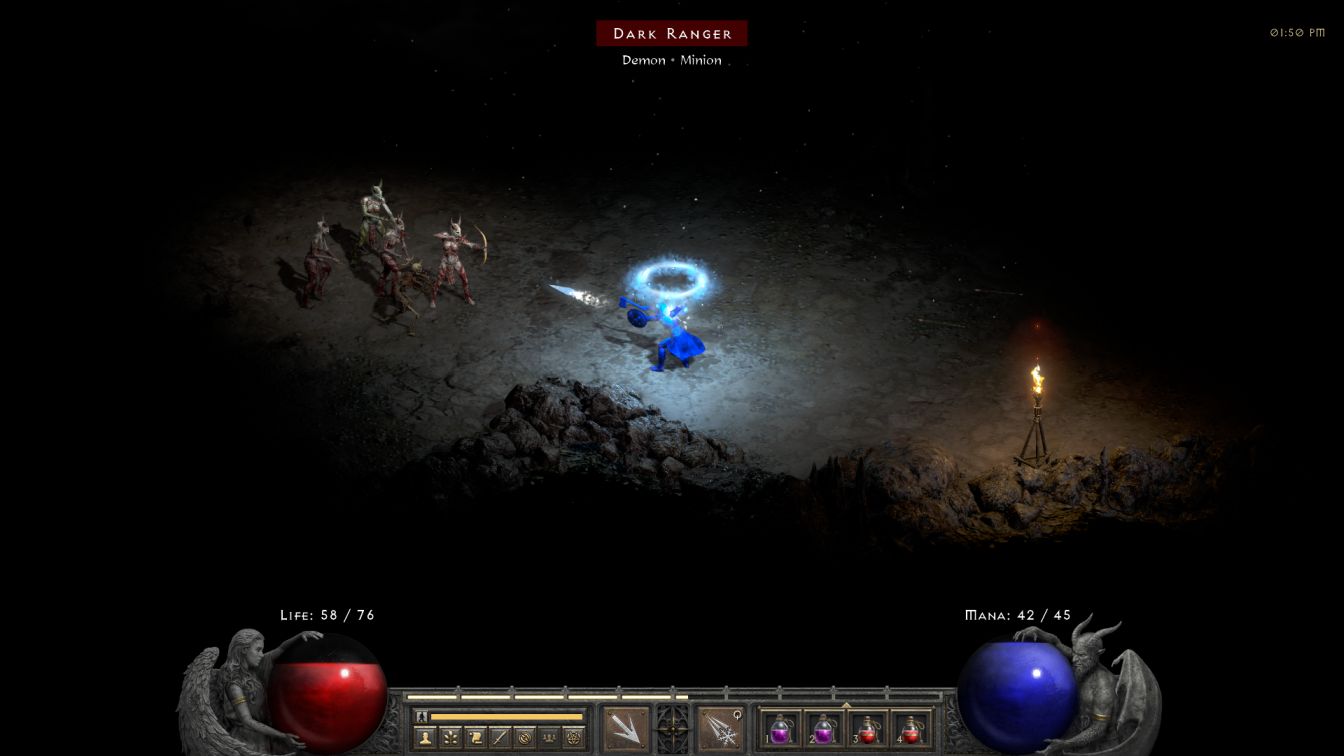The height and width of the screenshot is (756, 1344).
Task: Open the party screen people icon
Action: coord(549,738)
